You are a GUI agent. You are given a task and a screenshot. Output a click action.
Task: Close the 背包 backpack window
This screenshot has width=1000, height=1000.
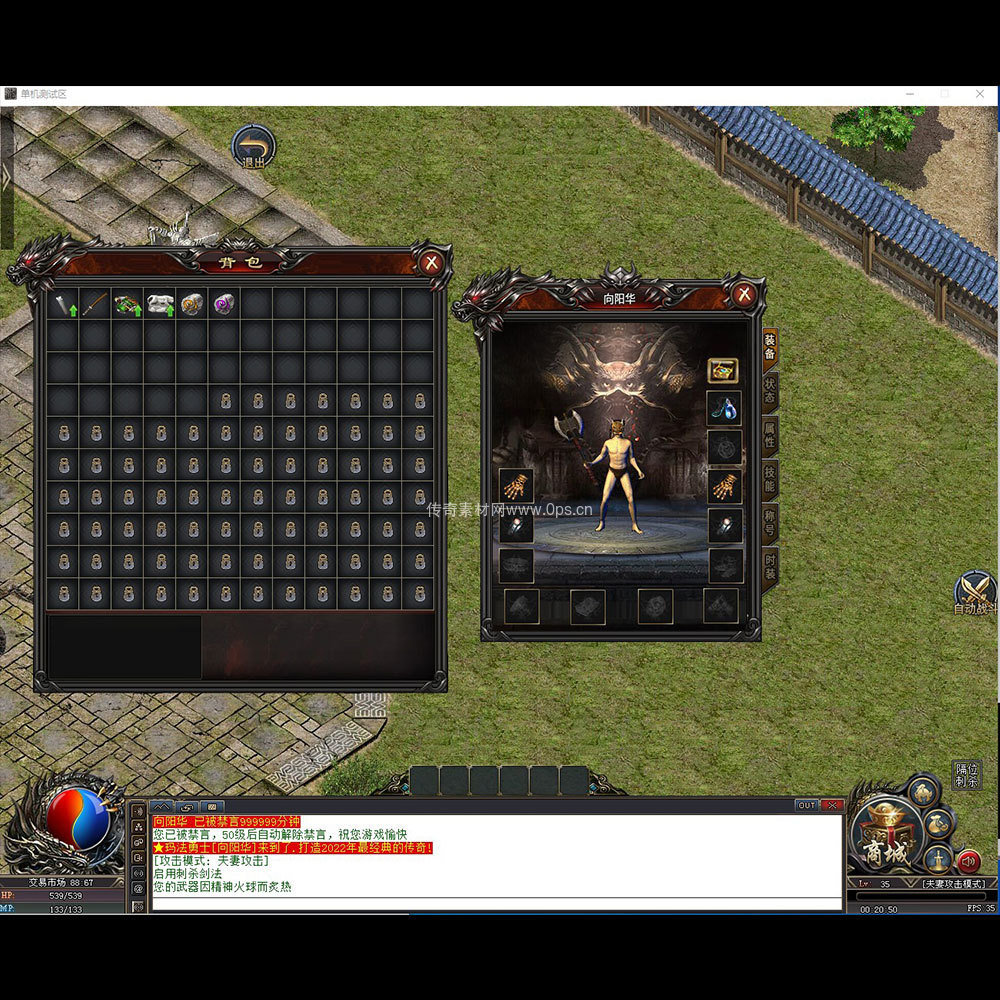(431, 263)
